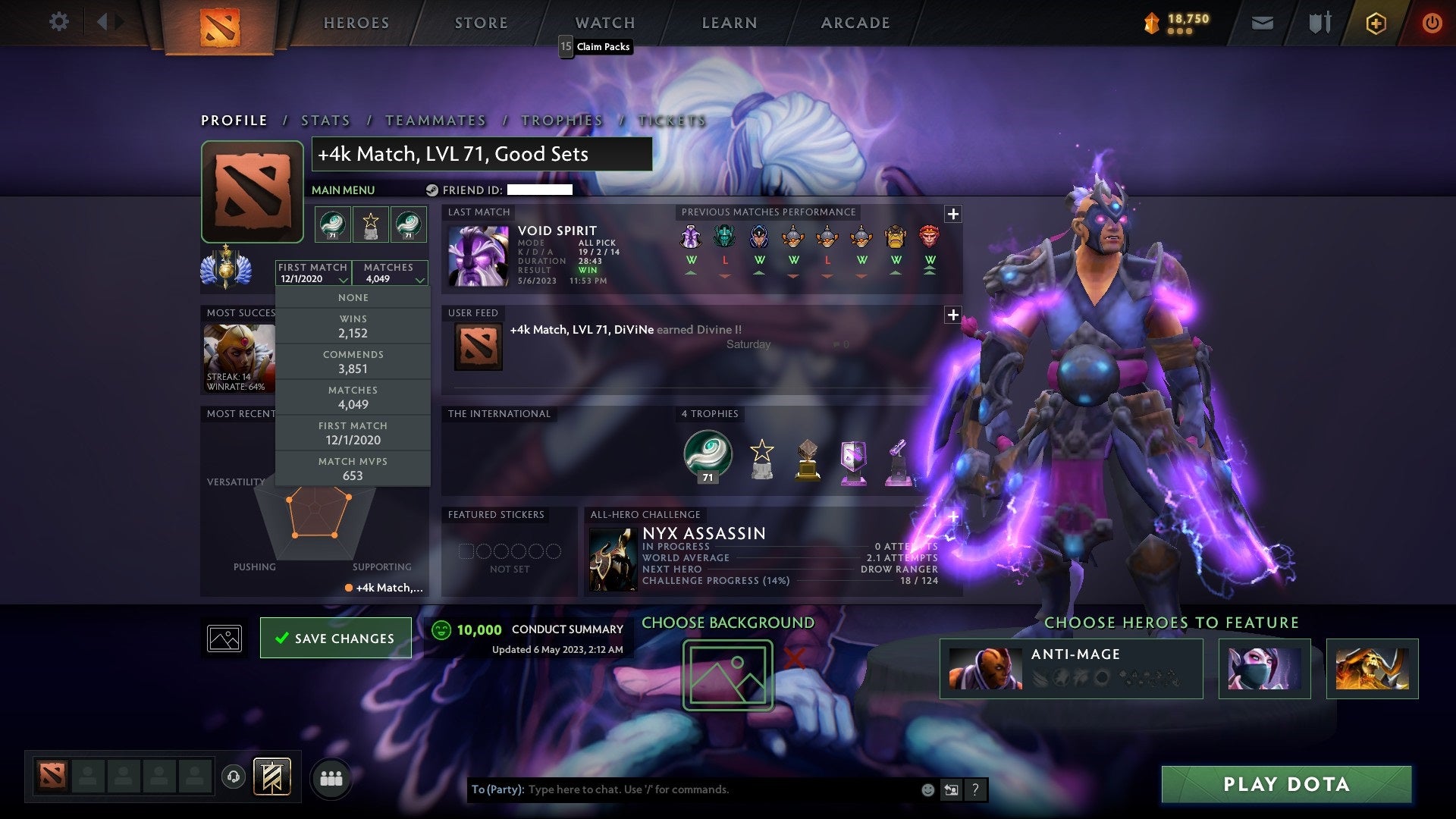This screenshot has width=1456, height=819.
Task: Click the shards balance counter
Action: 1180,23
